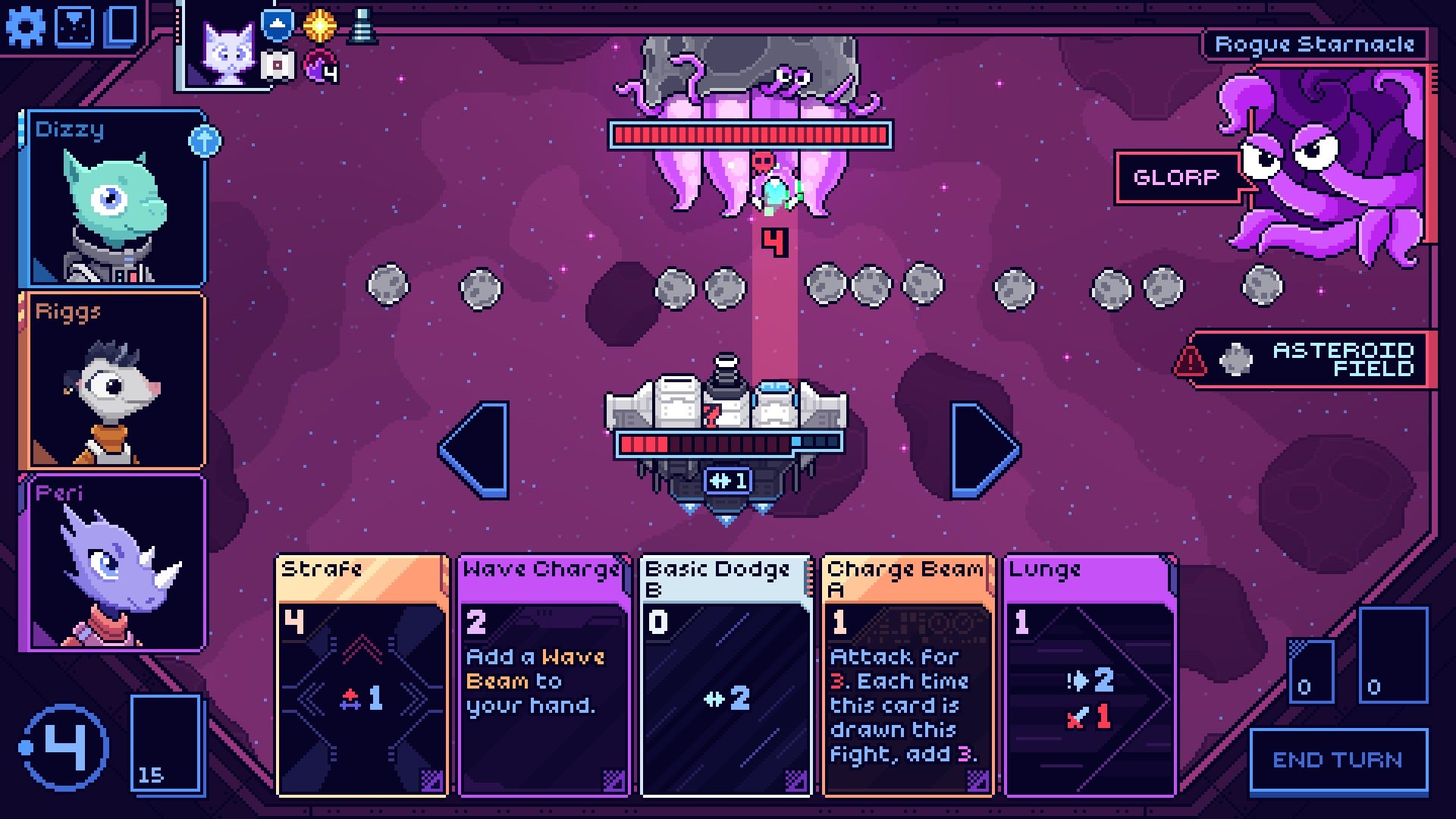Play the Charge Beam A card
The image size is (1456, 819).
click(x=908, y=675)
